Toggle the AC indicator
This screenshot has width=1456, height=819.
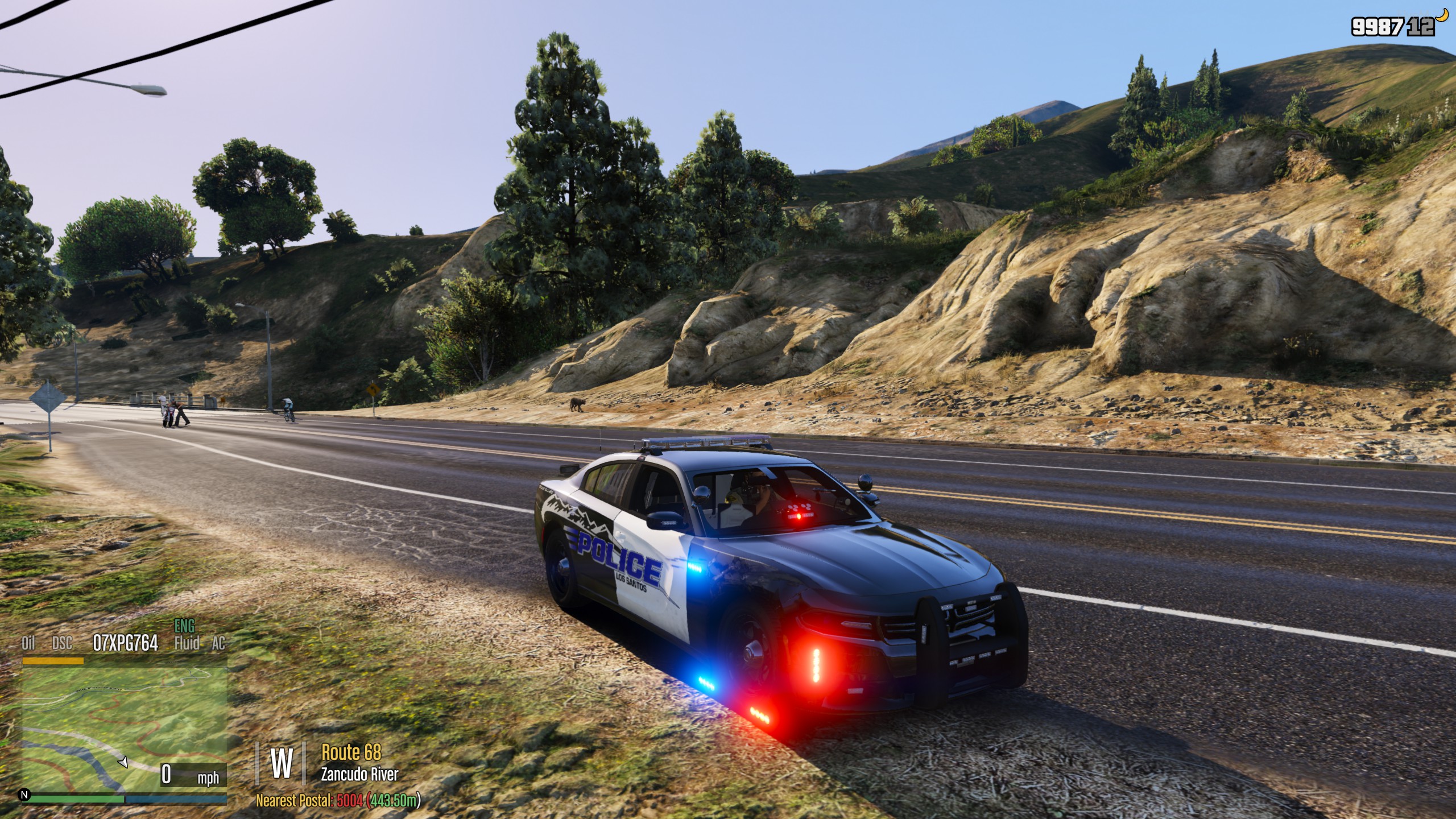point(218,644)
